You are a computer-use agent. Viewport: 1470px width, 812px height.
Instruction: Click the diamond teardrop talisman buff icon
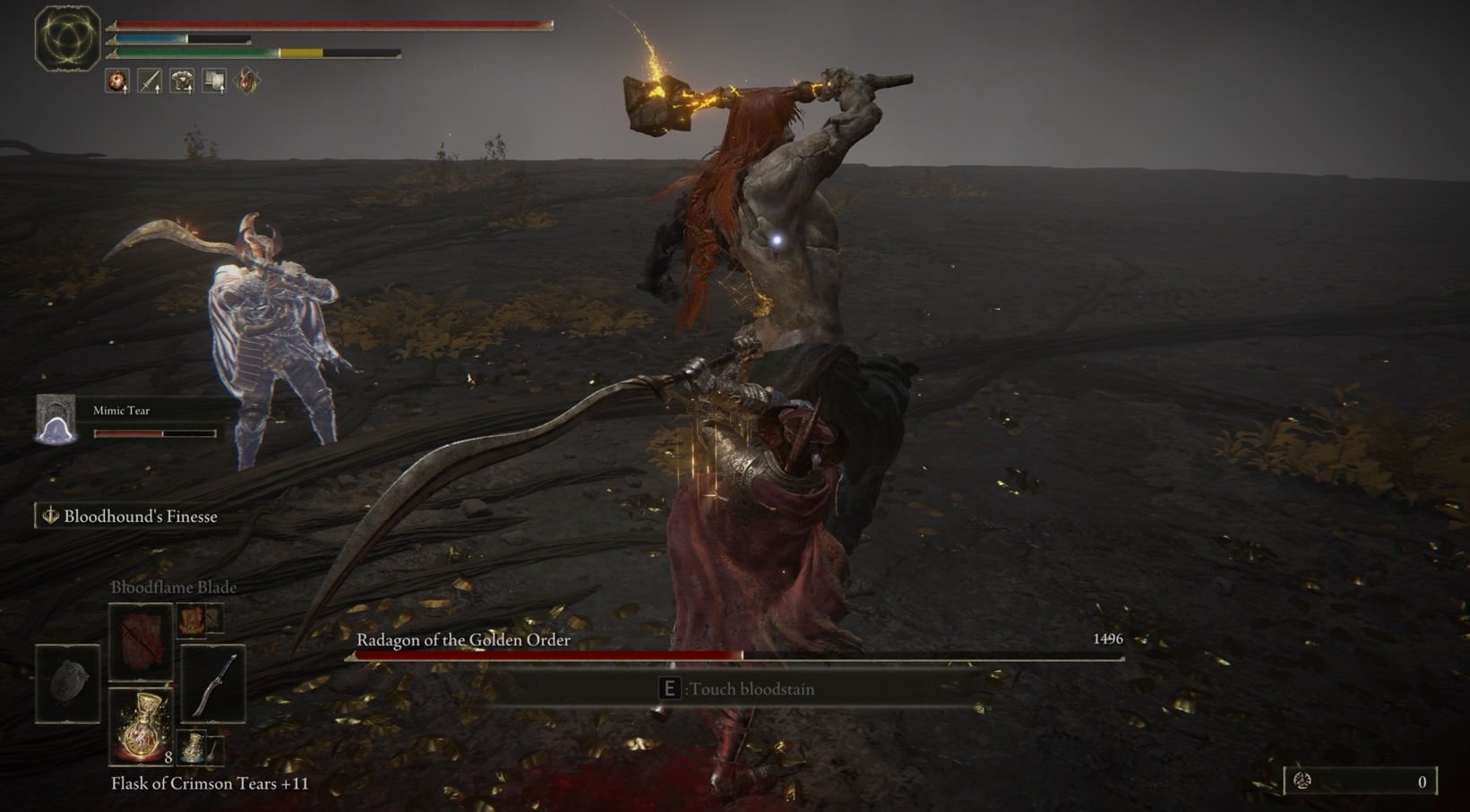click(247, 81)
